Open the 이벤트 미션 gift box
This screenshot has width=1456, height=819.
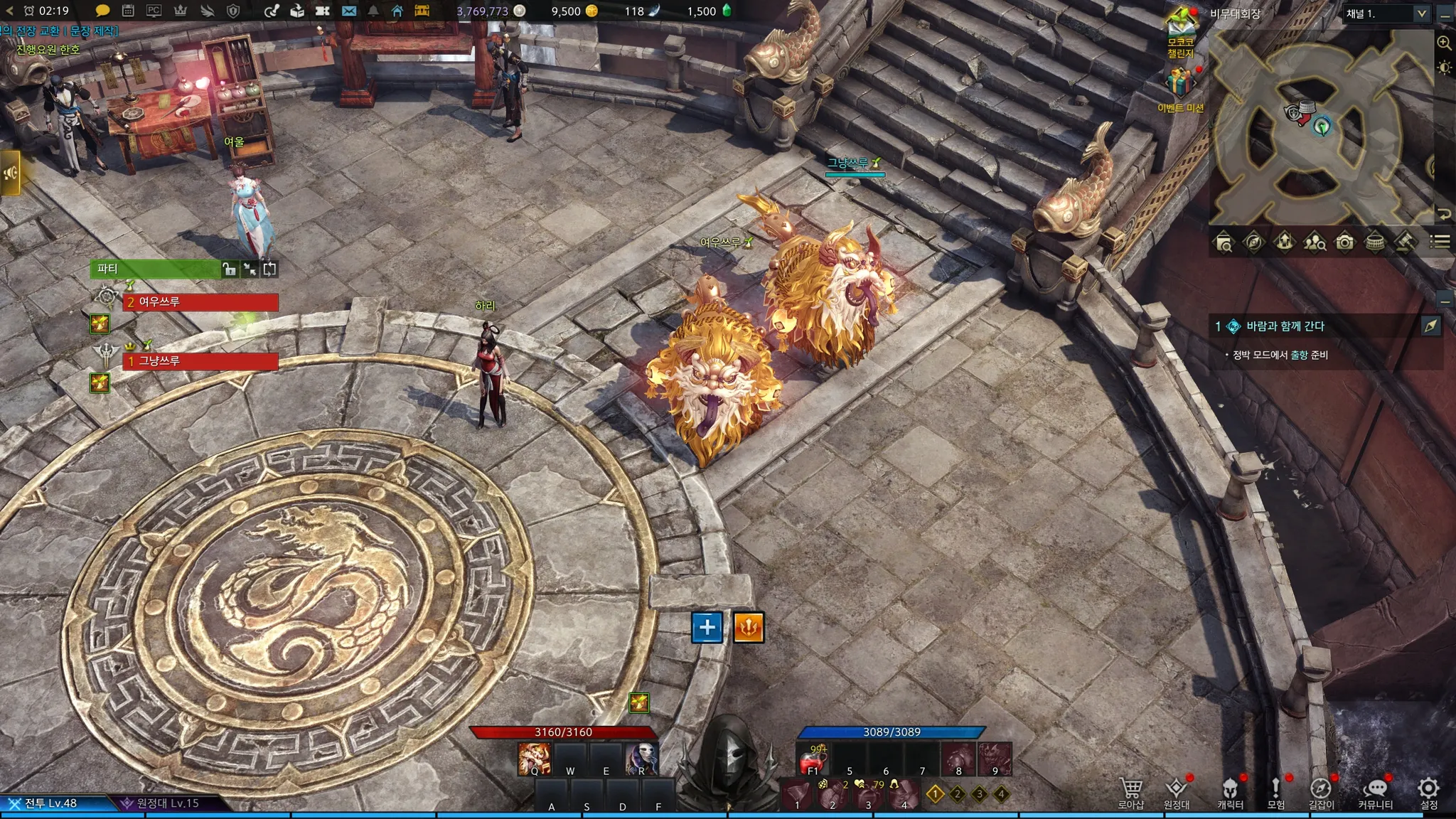point(1180,84)
